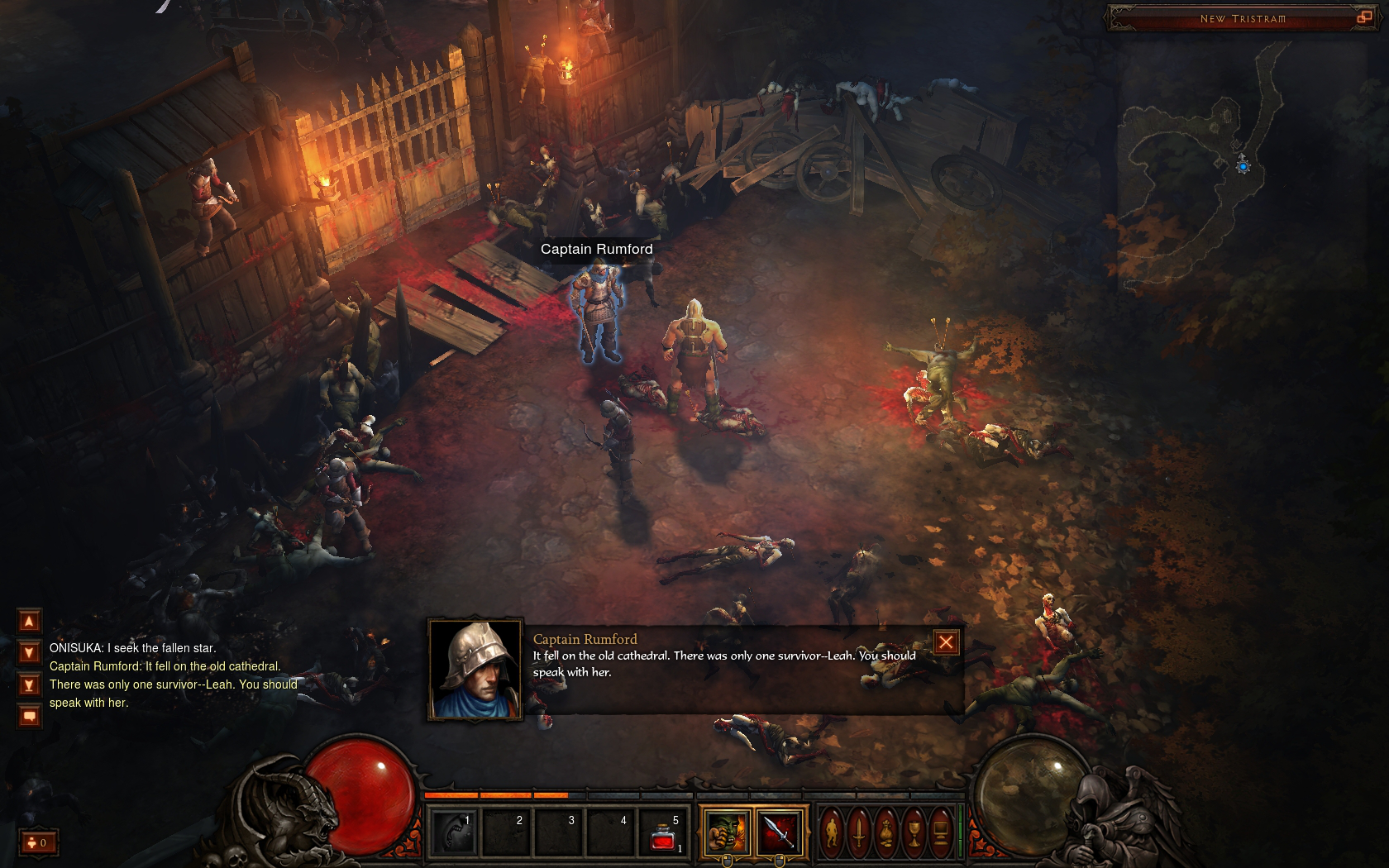
Task: Click the social counter button showing 0
Action: 38,842
